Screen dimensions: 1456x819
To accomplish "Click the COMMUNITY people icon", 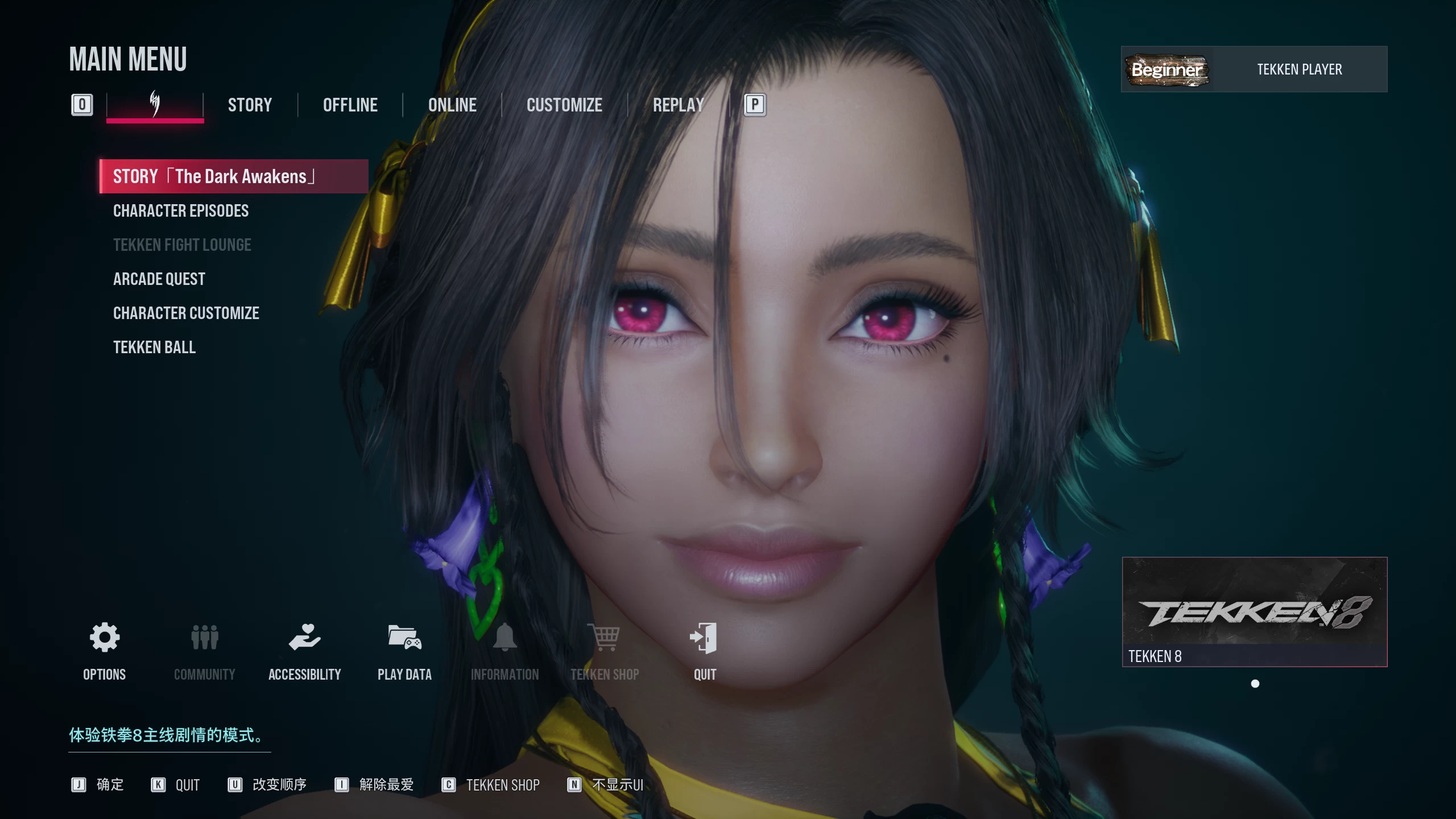I will coord(204,638).
